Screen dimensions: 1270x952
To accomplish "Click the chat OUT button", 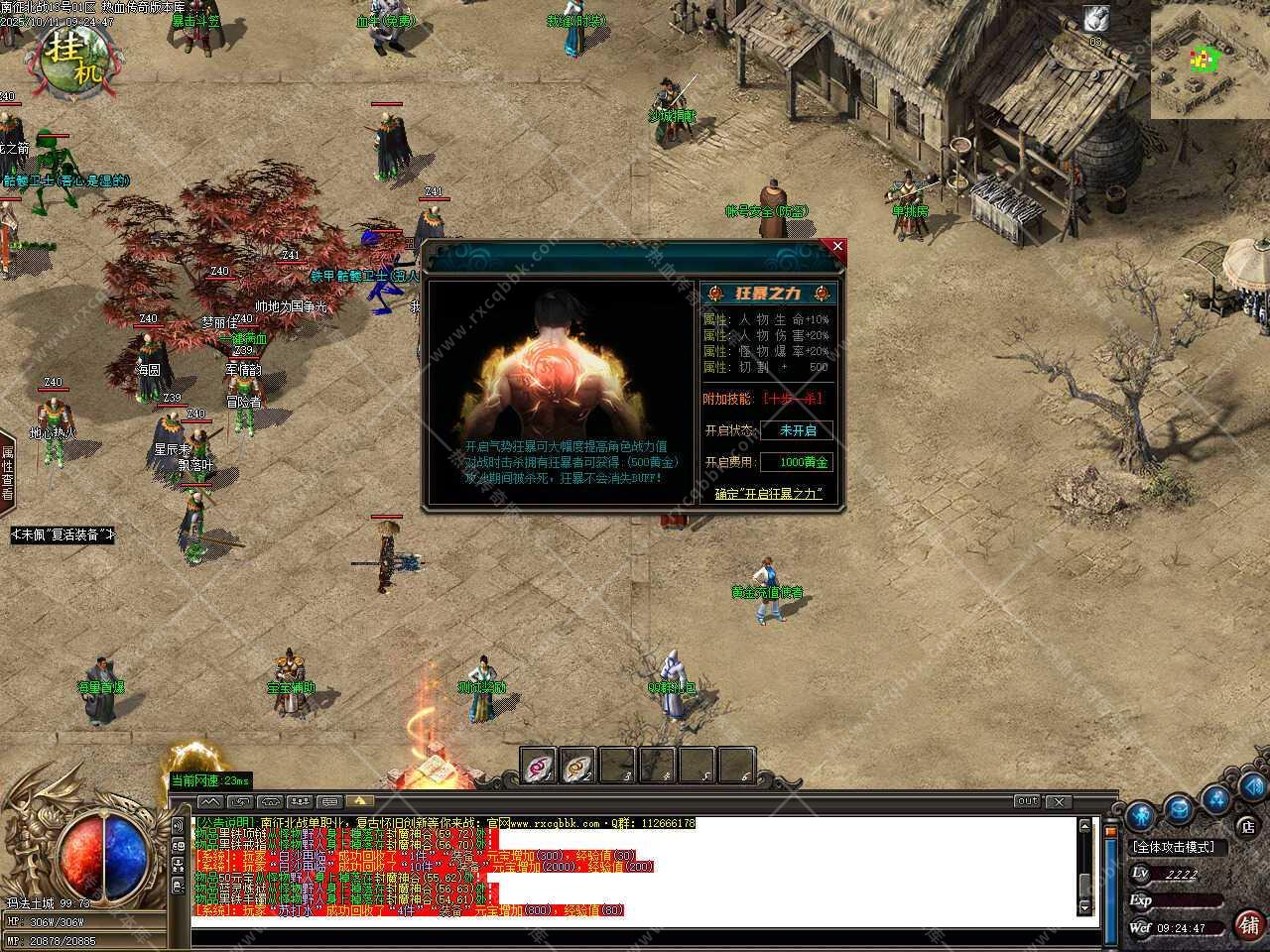I will [x=1027, y=801].
